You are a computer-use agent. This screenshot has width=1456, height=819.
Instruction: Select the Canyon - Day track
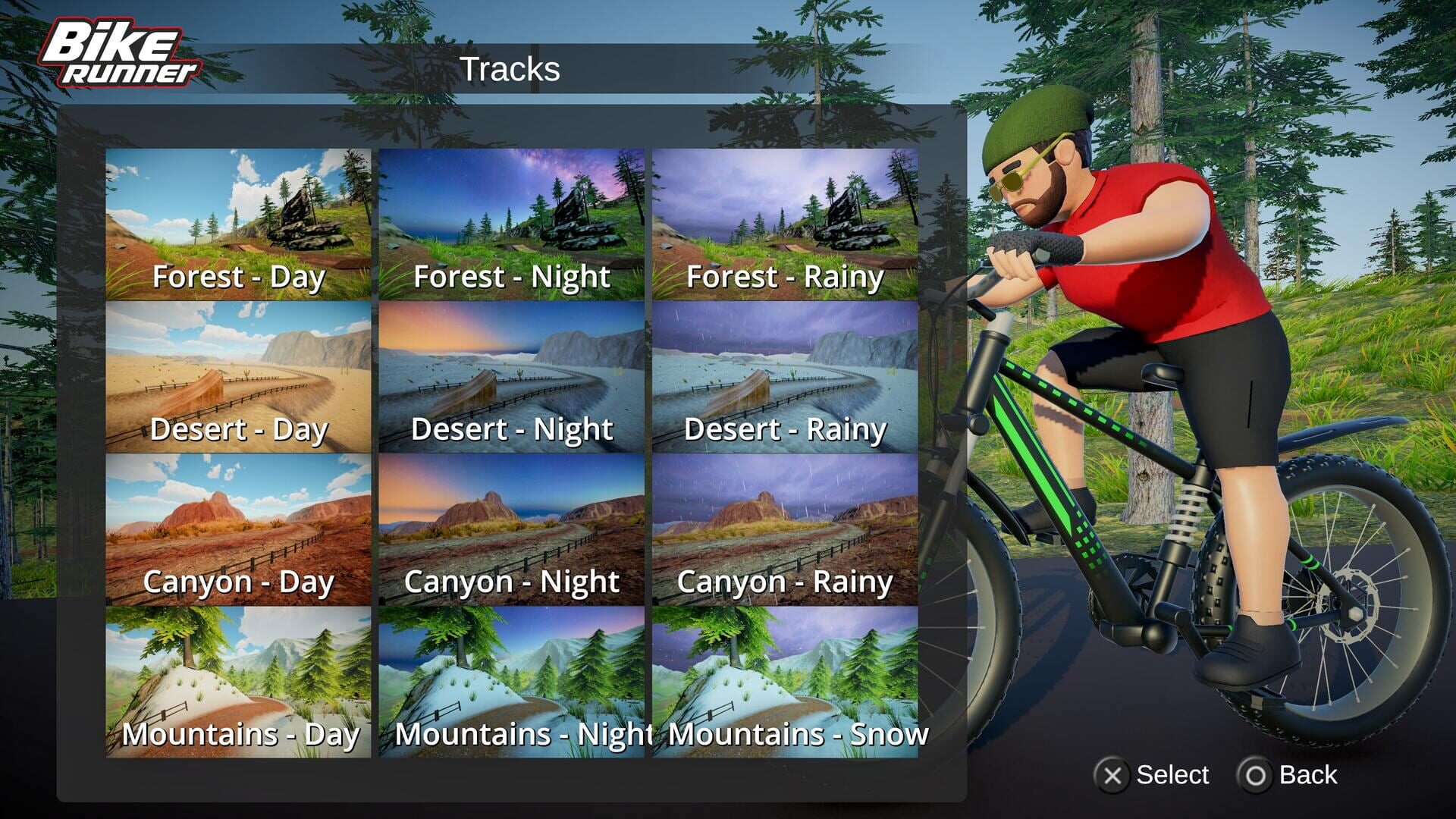(239, 527)
